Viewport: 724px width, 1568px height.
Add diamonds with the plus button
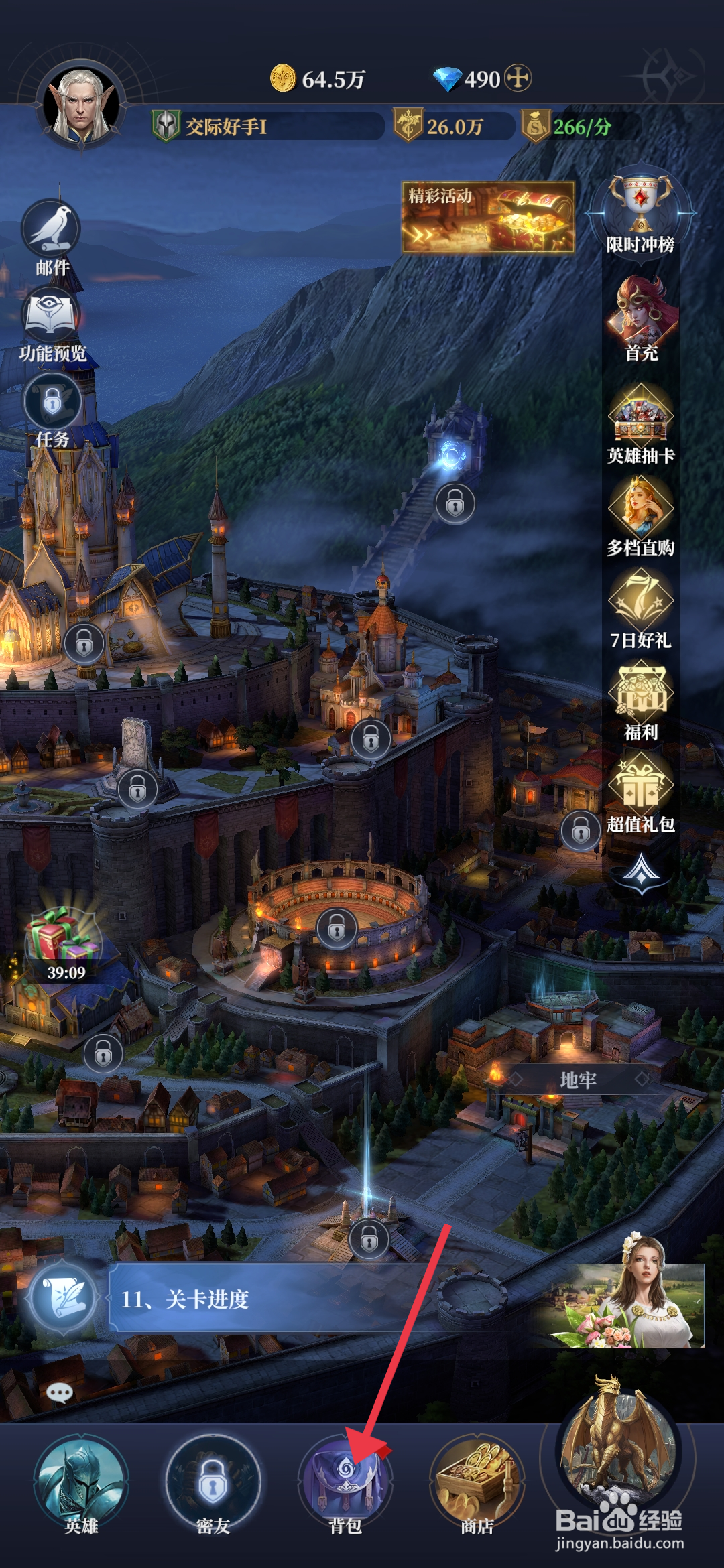pos(518,78)
